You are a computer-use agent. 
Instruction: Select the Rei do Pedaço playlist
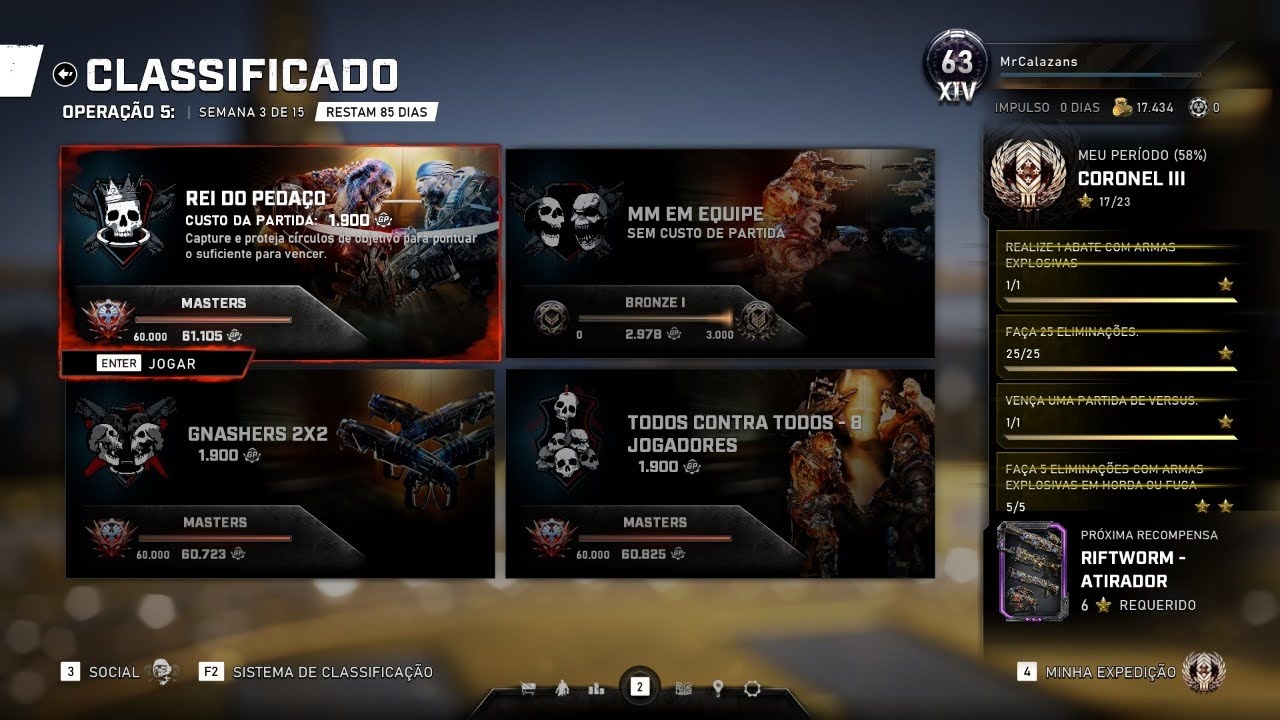(x=280, y=250)
